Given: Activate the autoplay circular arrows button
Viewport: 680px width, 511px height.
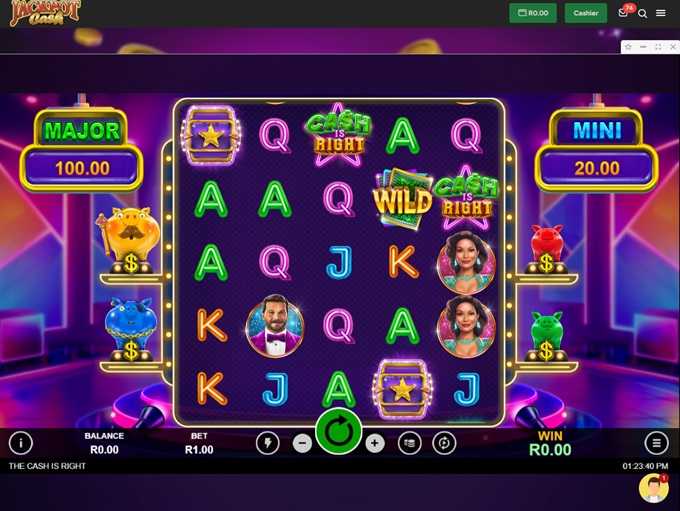Looking at the screenshot, I should coord(444,443).
